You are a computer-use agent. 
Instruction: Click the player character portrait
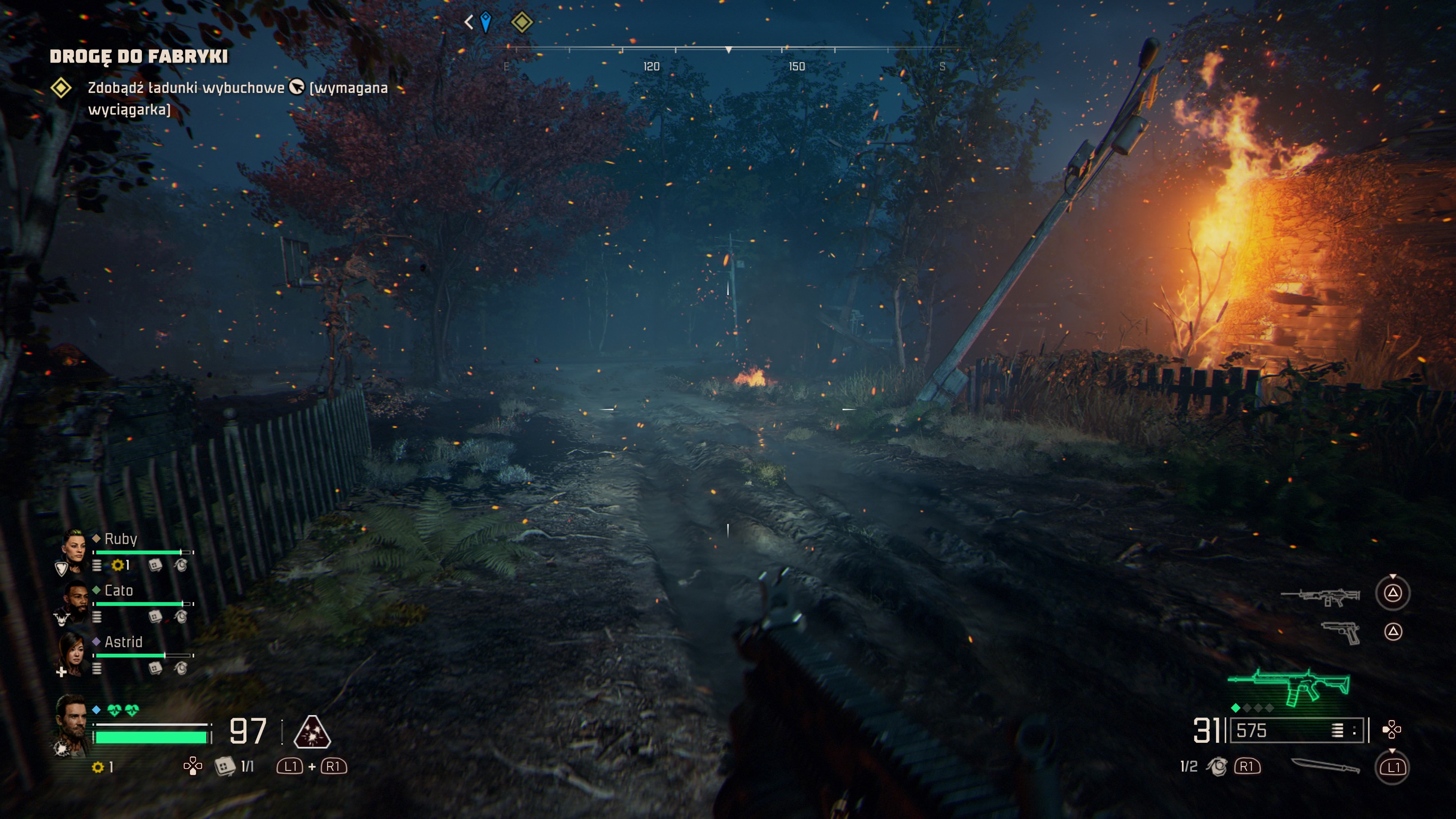pos(72,723)
